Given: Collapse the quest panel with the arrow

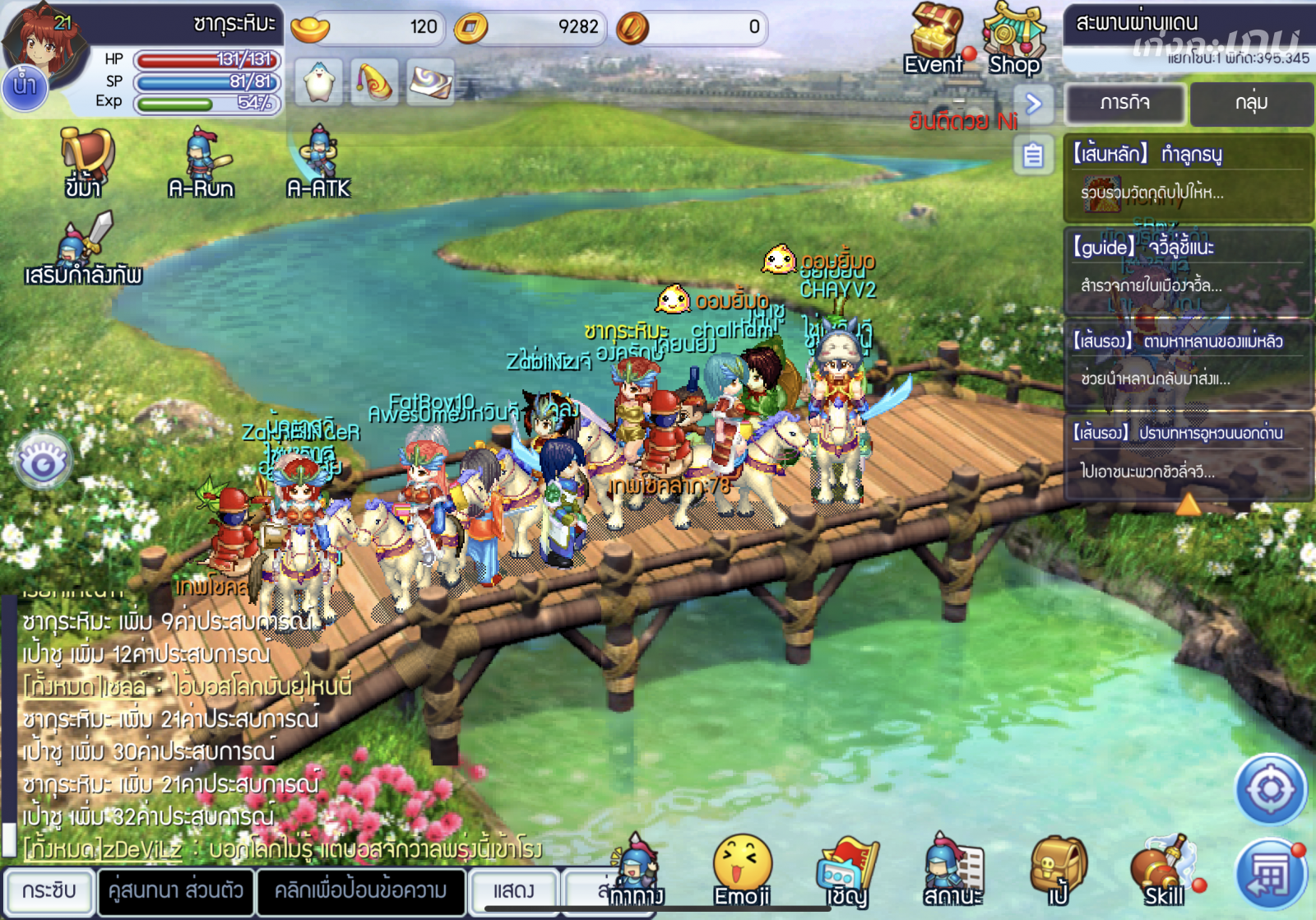Looking at the screenshot, I should click(1034, 104).
